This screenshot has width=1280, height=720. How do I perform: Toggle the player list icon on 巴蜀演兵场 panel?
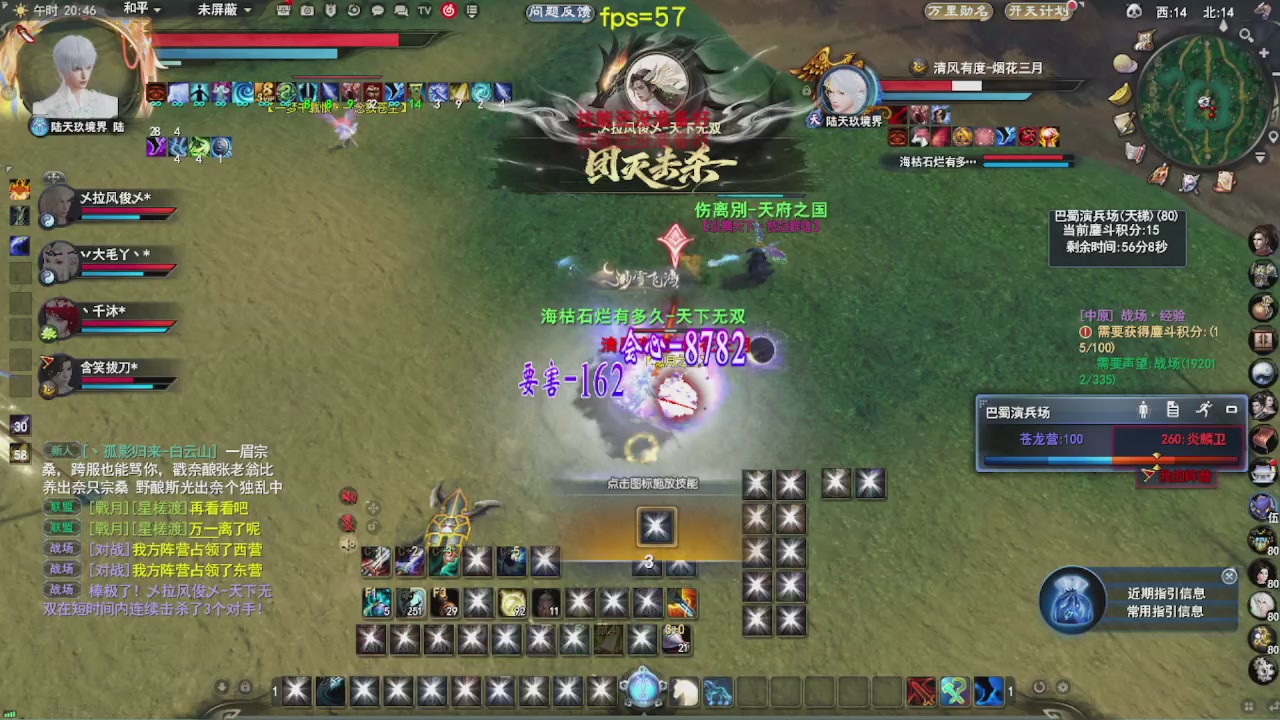click(x=1143, y=410)
